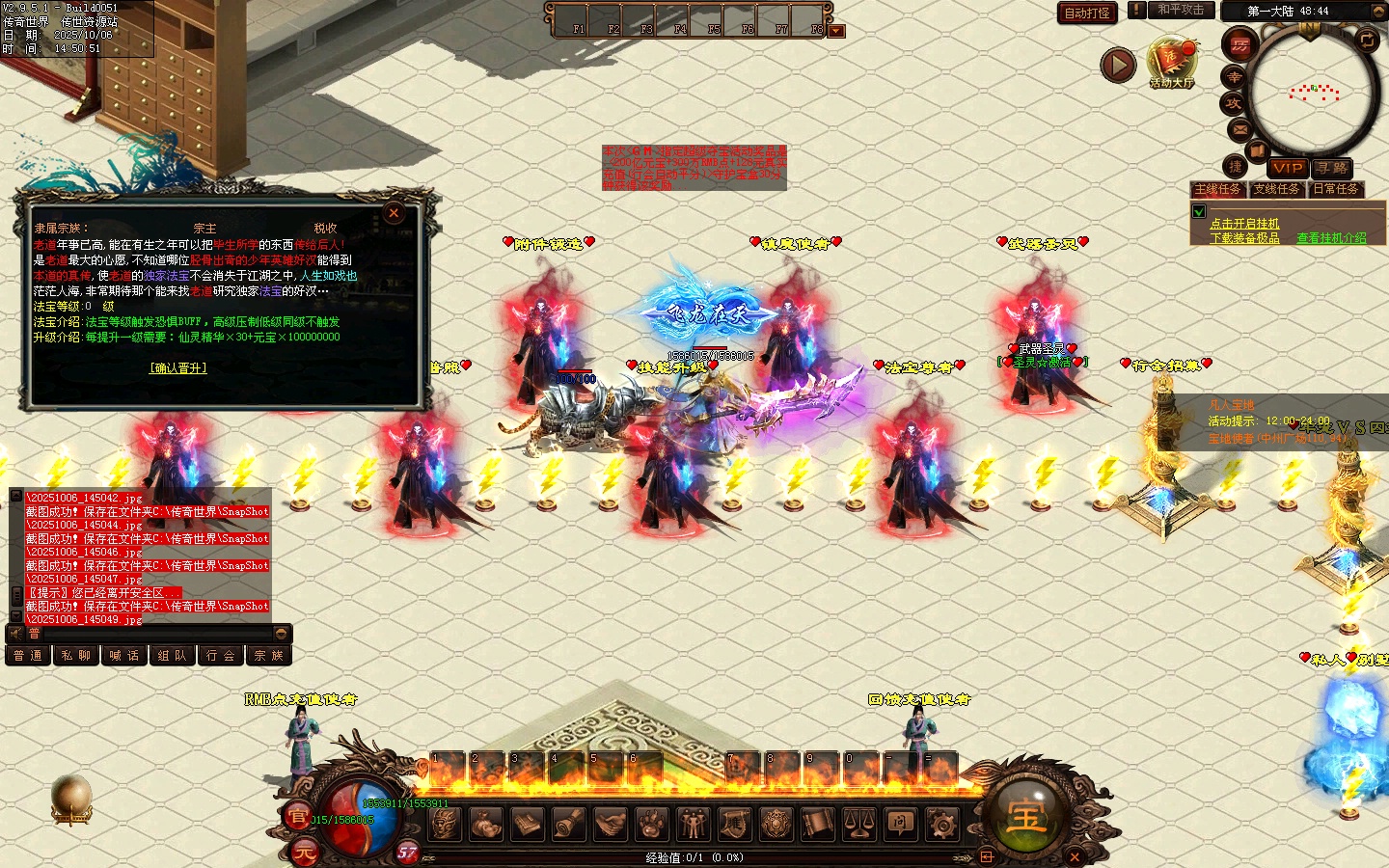
Task: Switch to the 支线任务 tab
Action: point(1276,189)
